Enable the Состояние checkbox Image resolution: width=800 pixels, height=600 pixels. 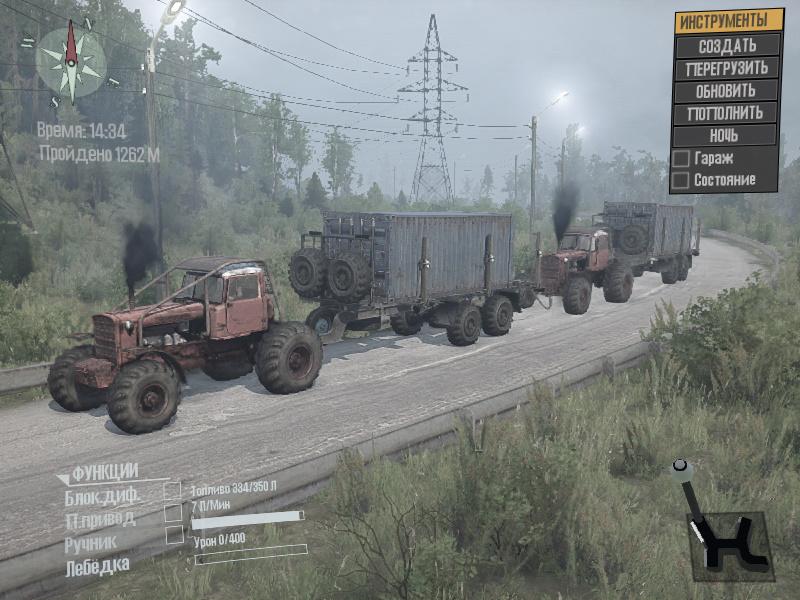[x=681, y=181]
